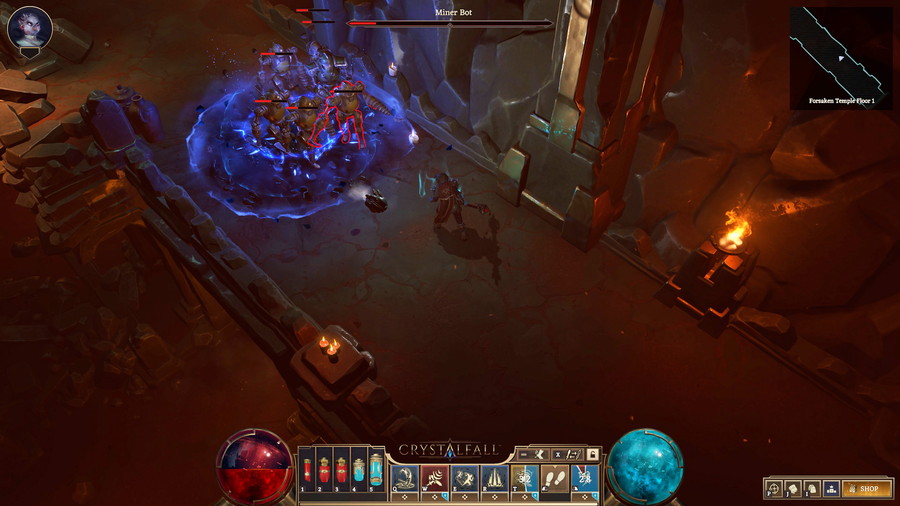Viewport: 900px width, 506px height.
Task: Open the Forsaken Temple minimap
Action: pyautogui.click(x=840, y=57)
